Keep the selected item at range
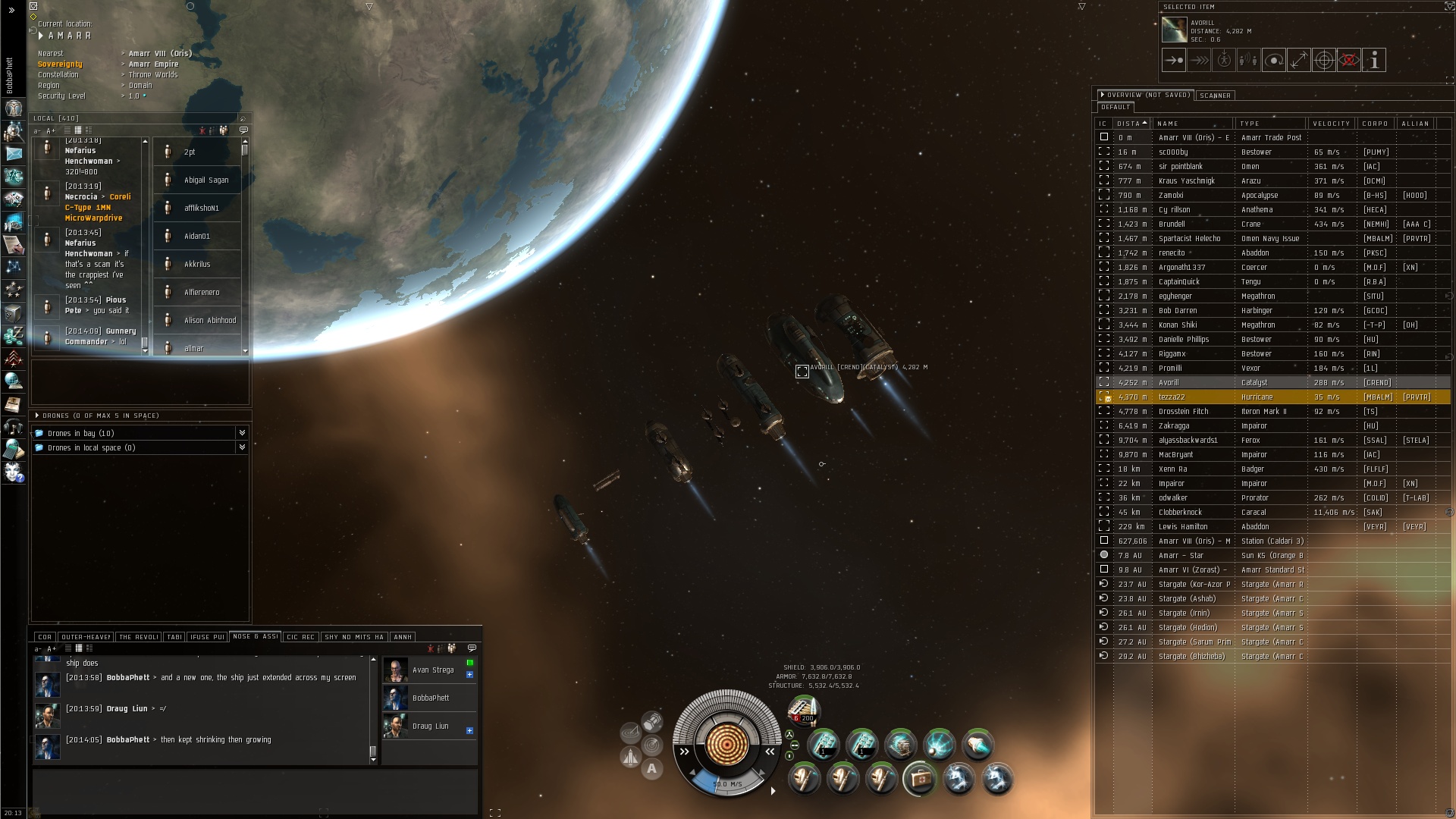 (x=1299, y=60)
